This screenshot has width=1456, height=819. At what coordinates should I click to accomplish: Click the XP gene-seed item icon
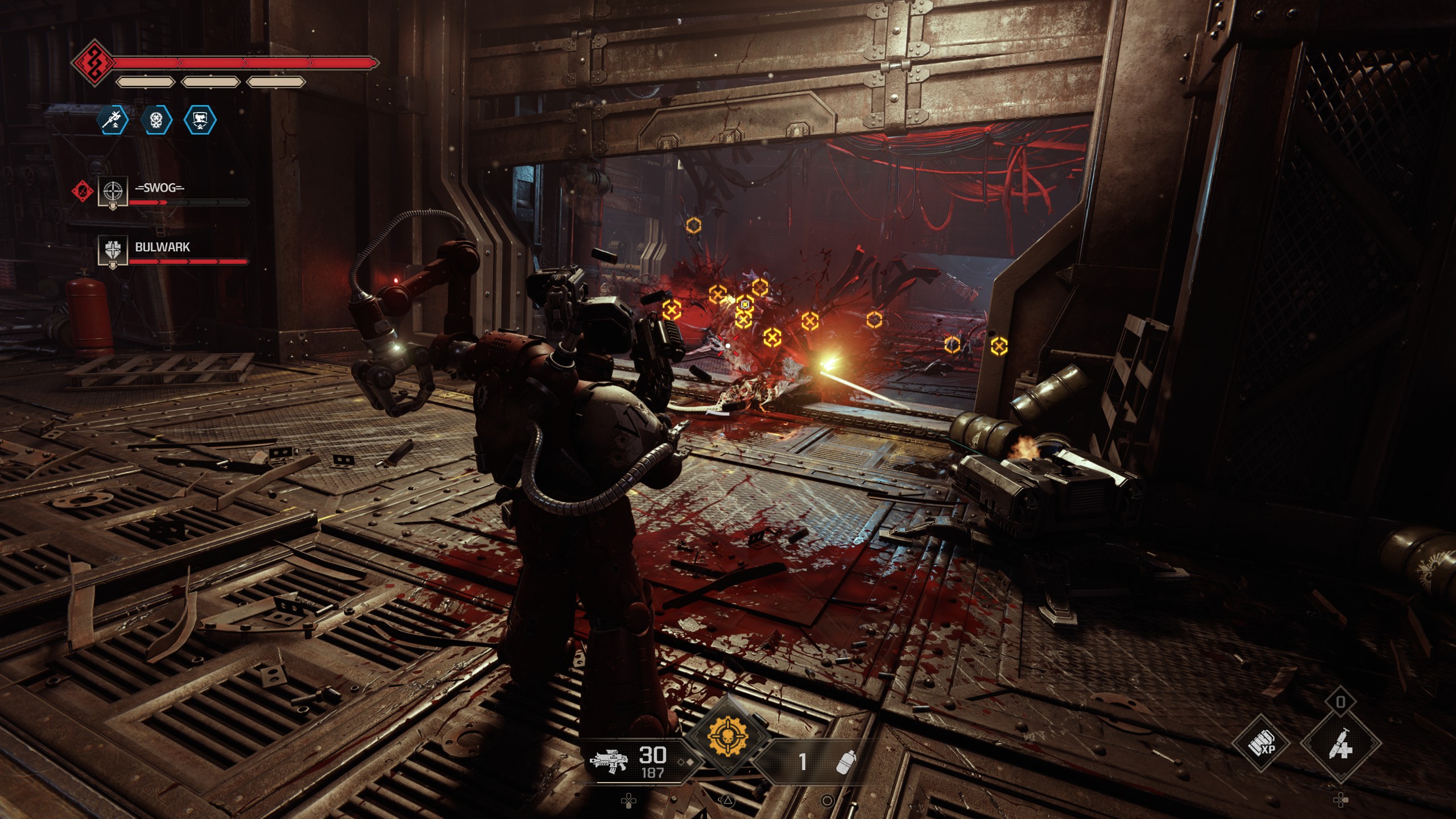tap(1260, 743)
